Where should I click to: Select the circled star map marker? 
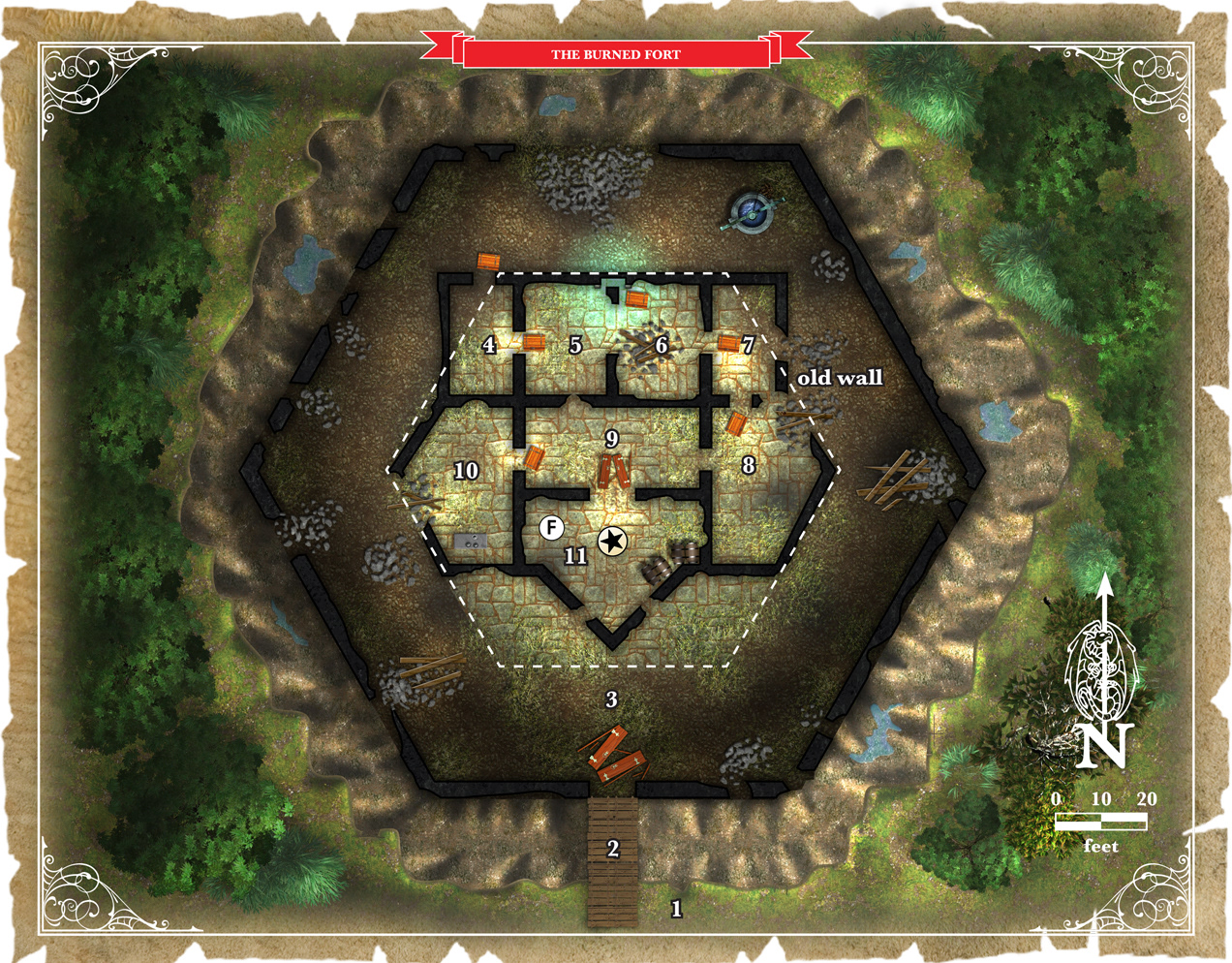(611, 542)
